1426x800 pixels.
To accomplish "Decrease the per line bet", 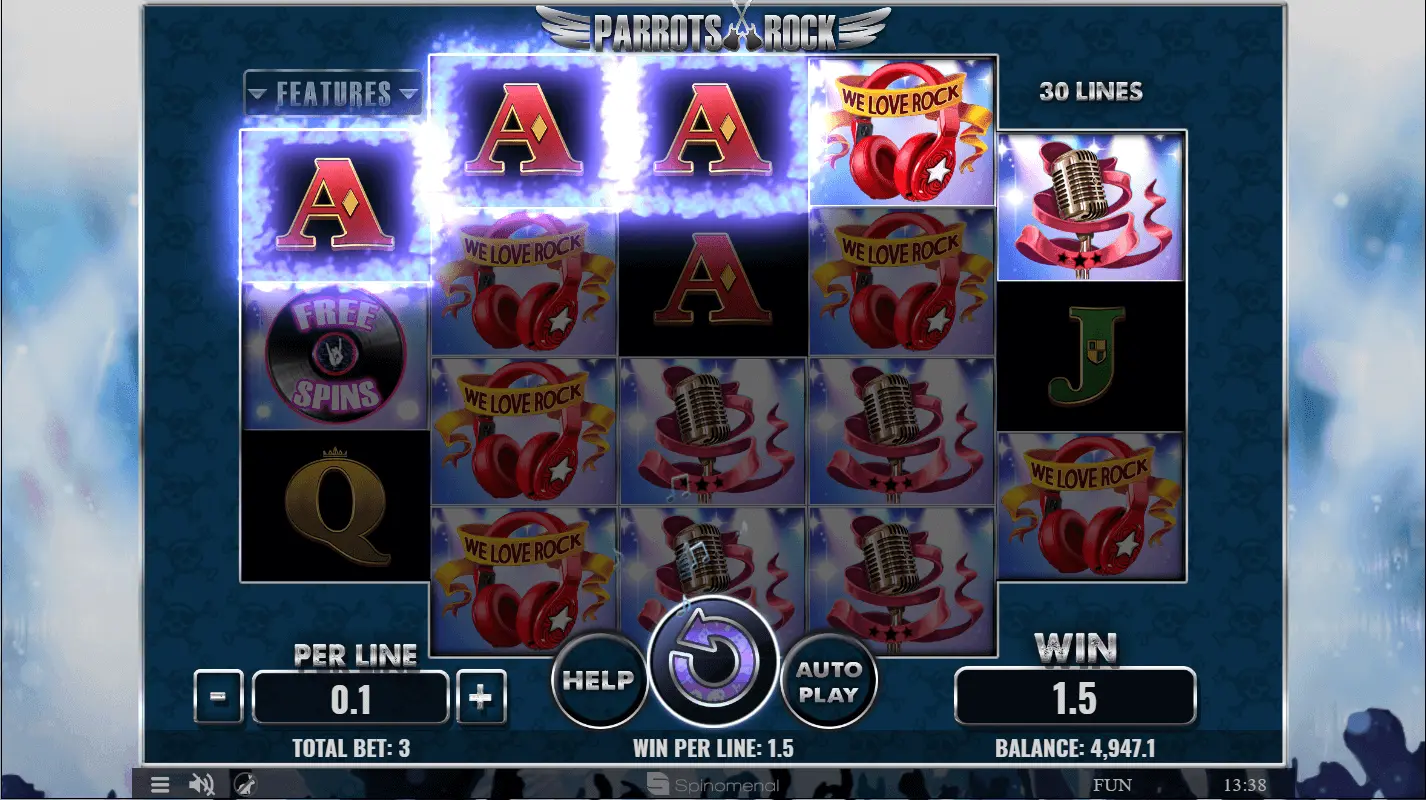I will pyautogui.click(x=219, y=696).
